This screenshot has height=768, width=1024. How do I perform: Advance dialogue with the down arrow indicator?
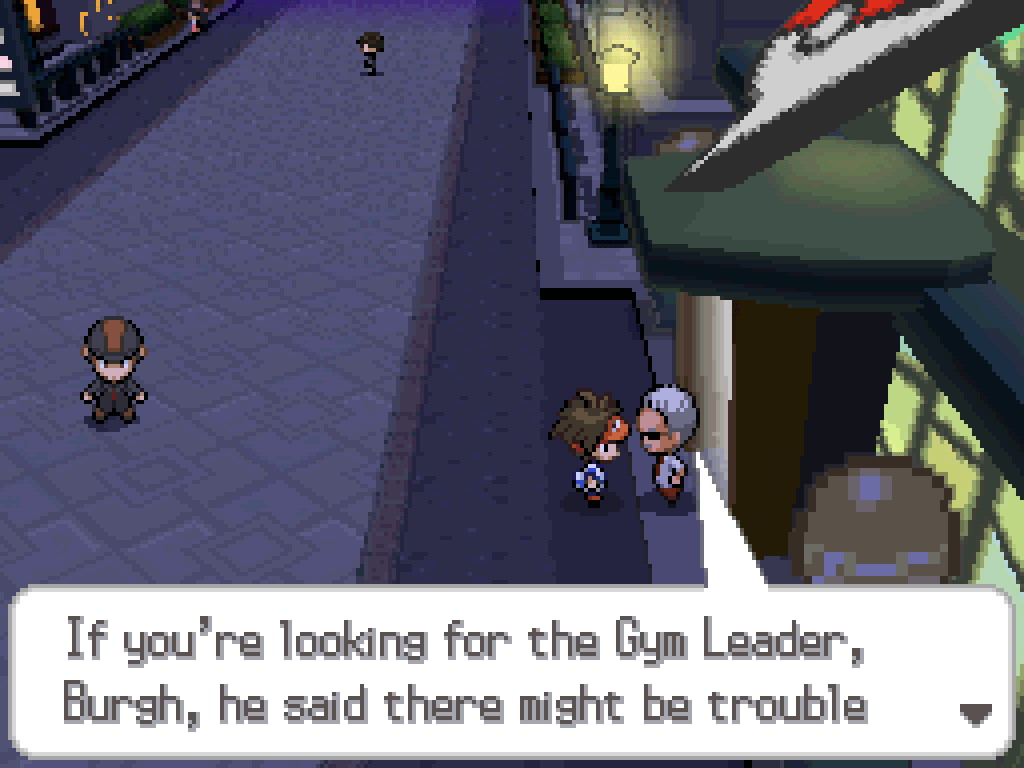click(x=974, y=713)
